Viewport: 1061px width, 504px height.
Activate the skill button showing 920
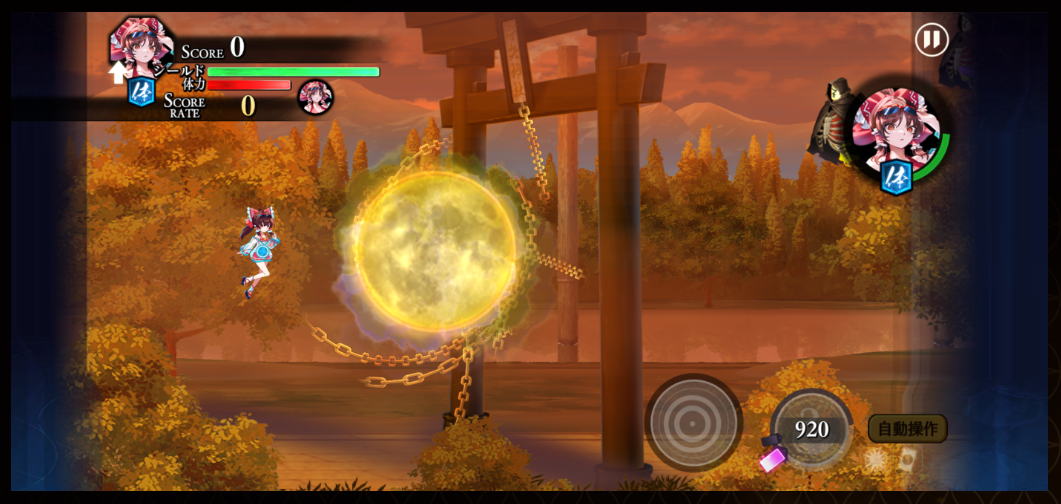[811, 429]
